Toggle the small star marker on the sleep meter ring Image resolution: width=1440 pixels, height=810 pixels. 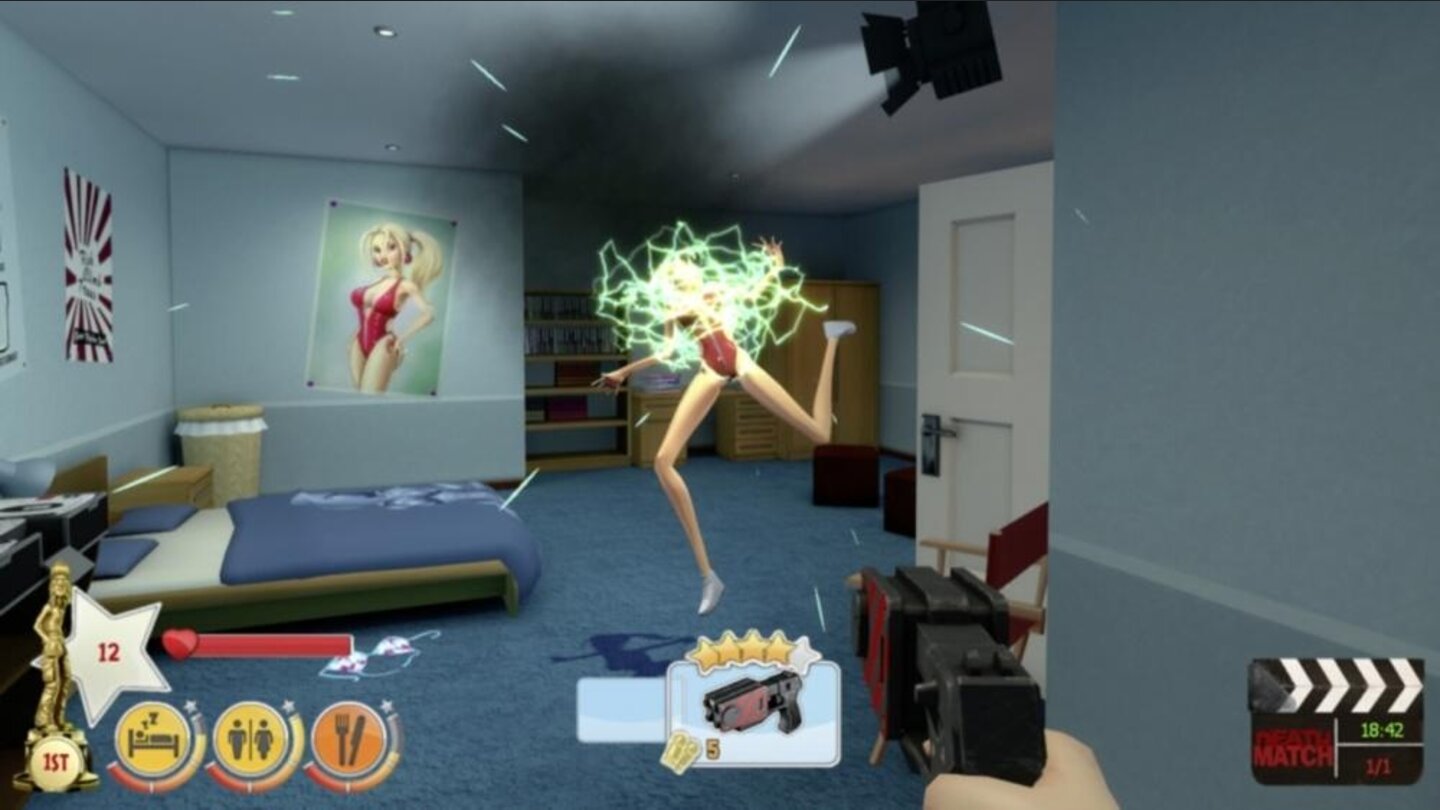[189, 705]
